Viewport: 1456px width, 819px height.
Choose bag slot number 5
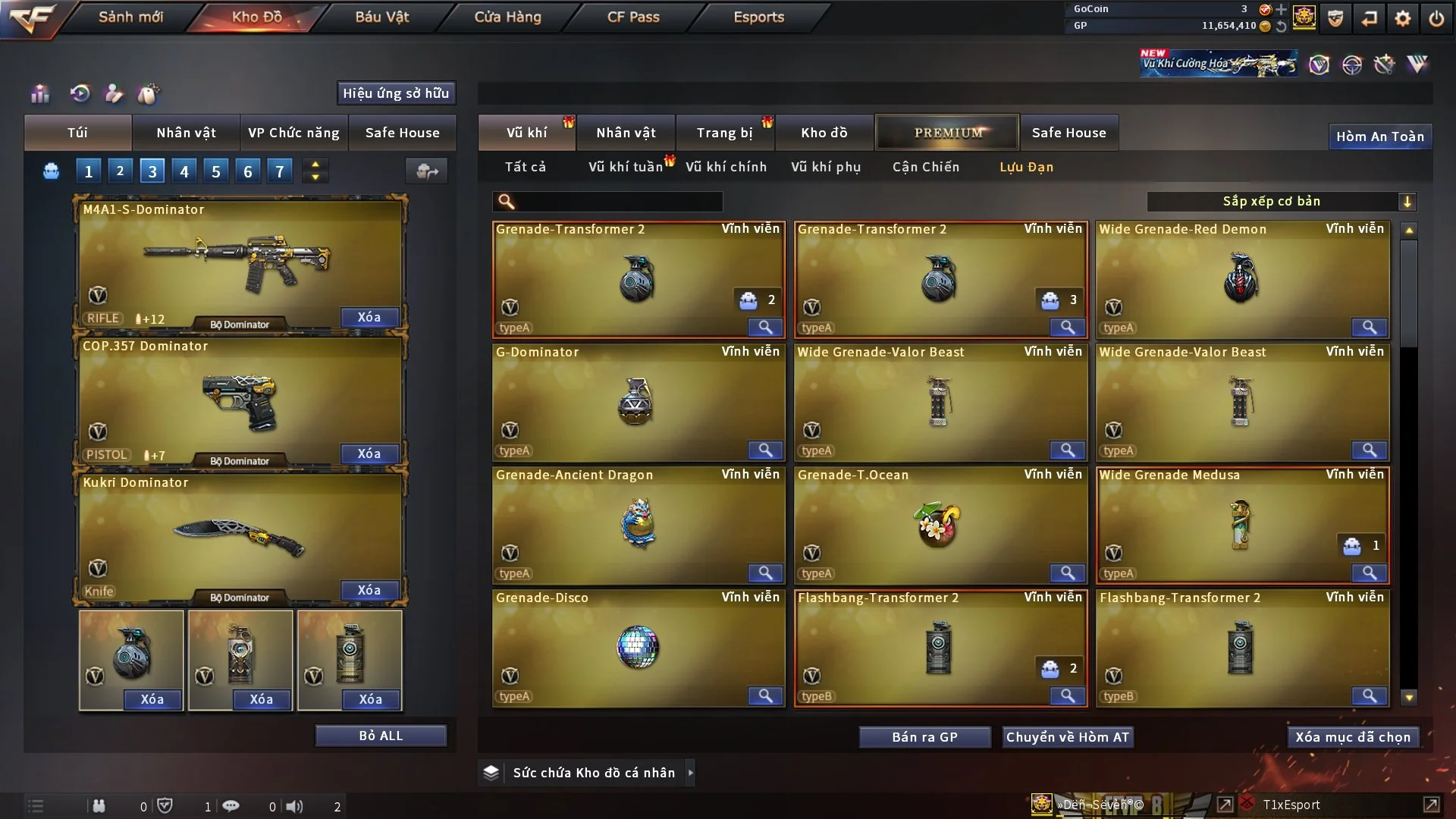(216, 171)
